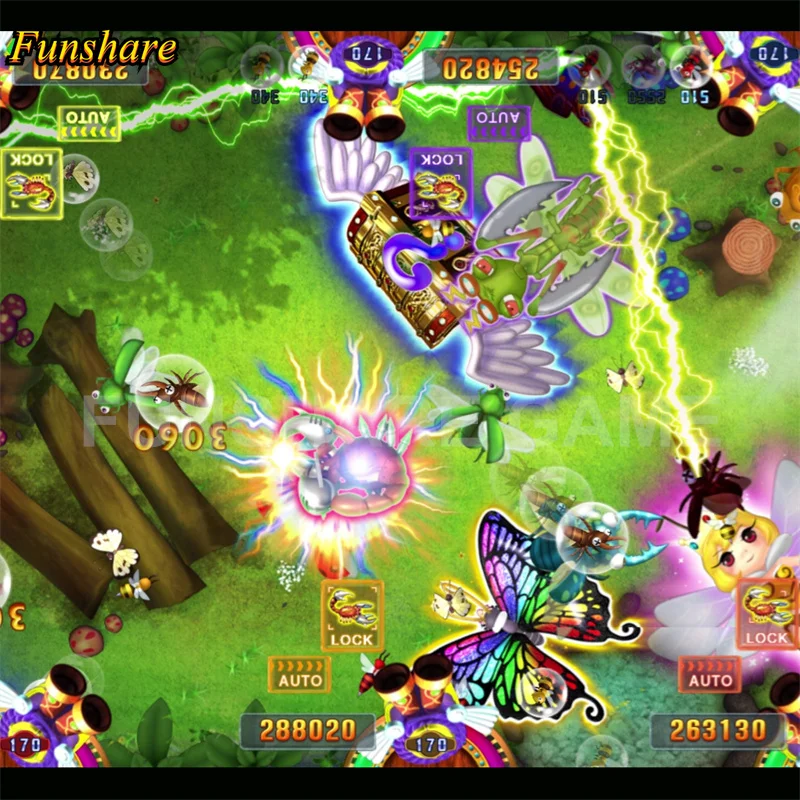Screen dimensions: 800x800
Task: Click the purple upside-down LOCK button
Action: pyautogui.click(x=441, y=181)
